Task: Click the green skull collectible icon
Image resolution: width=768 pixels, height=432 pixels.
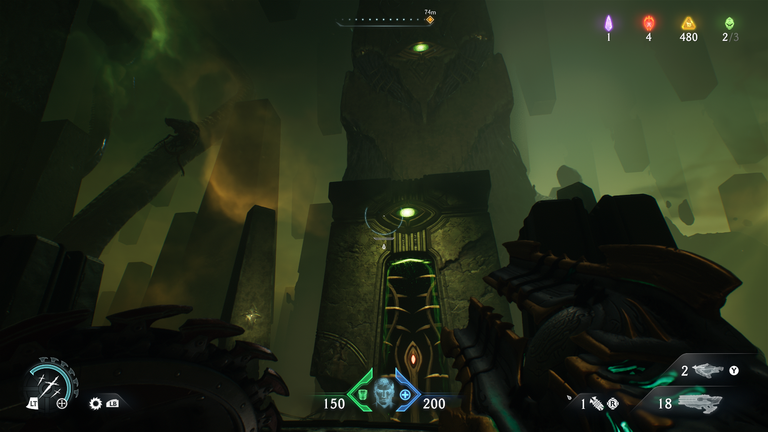Action: [729, 23]
